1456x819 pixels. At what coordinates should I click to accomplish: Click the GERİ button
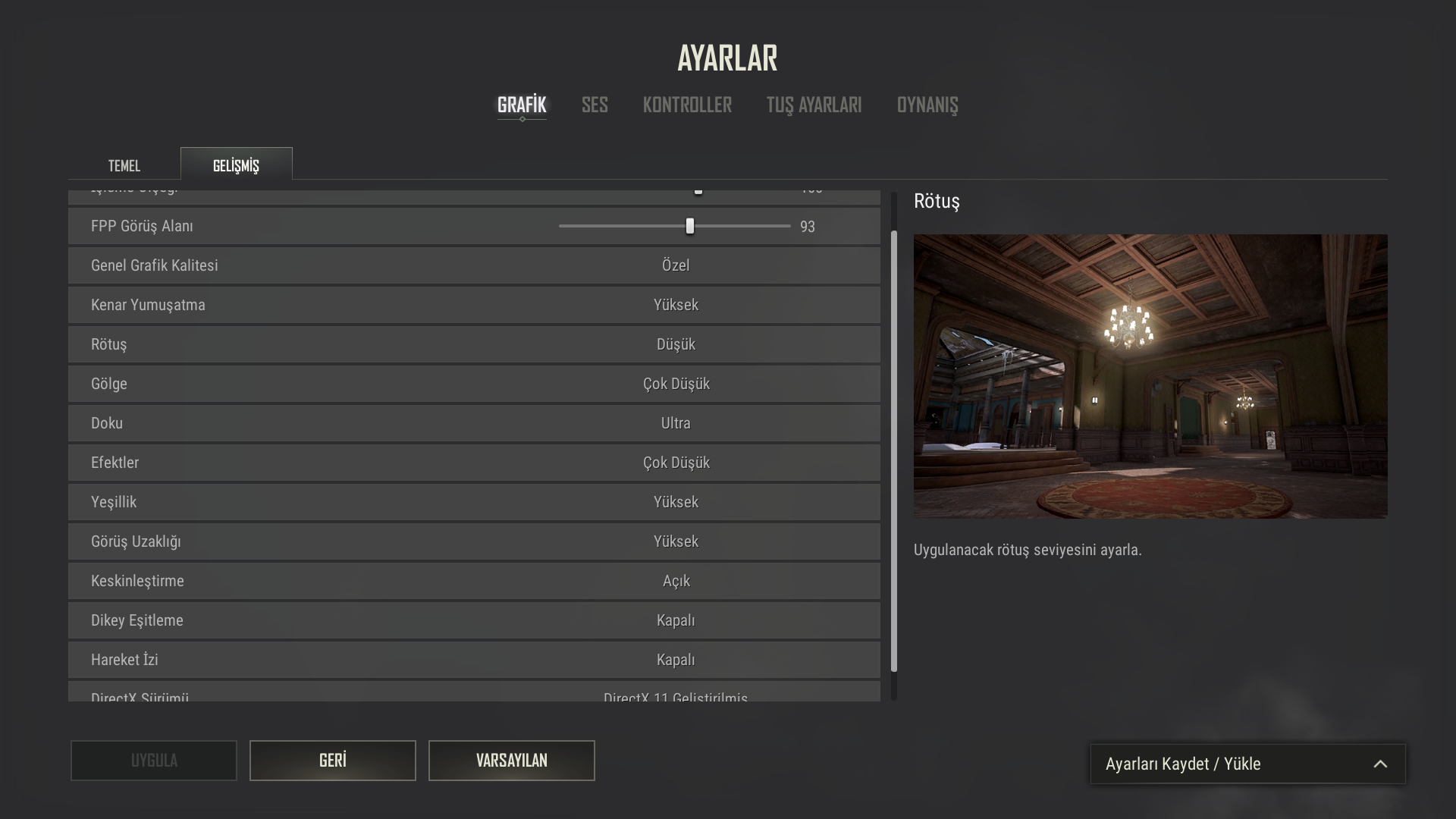tap(332, 761)
